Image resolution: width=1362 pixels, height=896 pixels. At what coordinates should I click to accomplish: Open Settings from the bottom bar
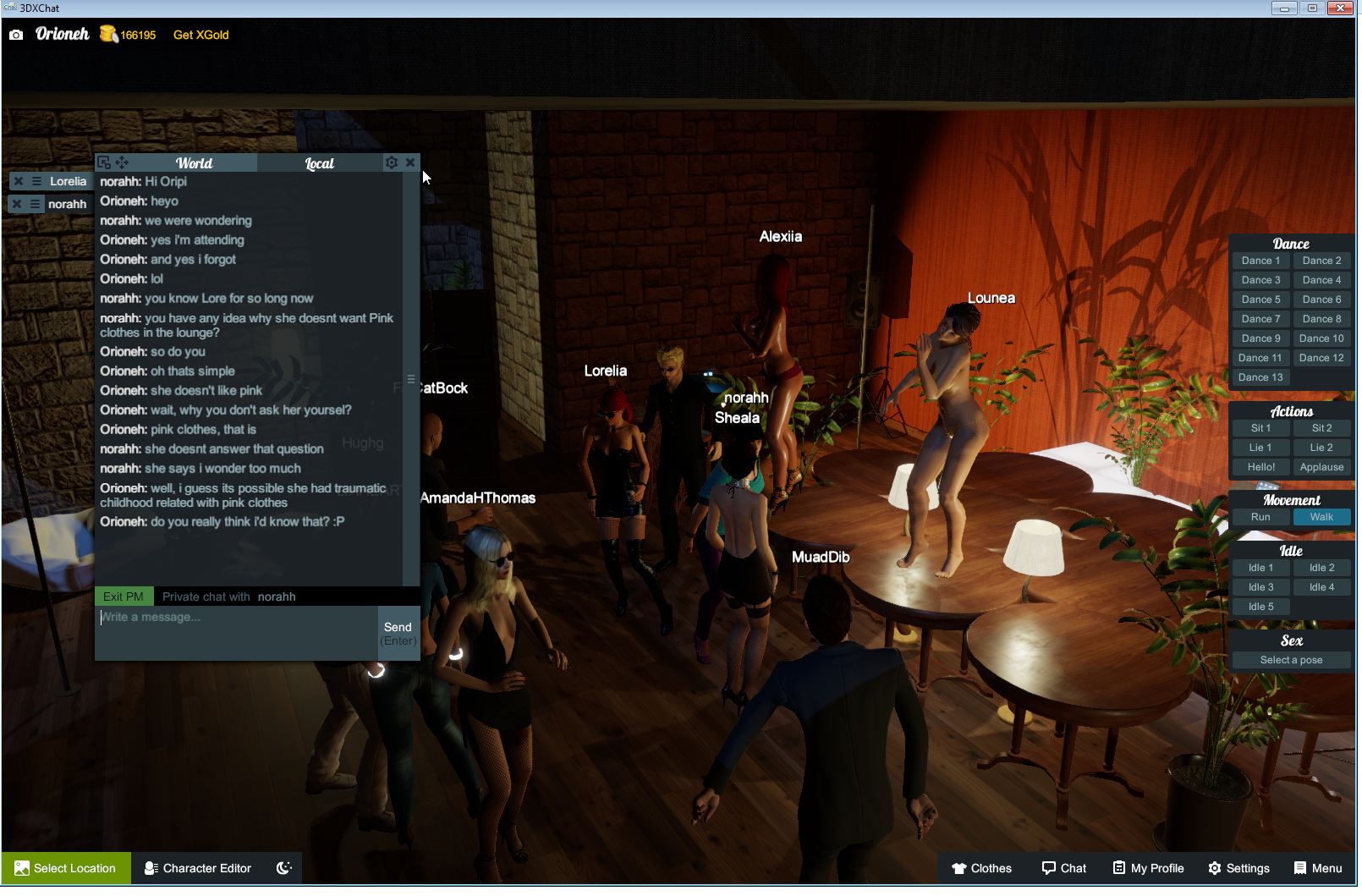1240,868
